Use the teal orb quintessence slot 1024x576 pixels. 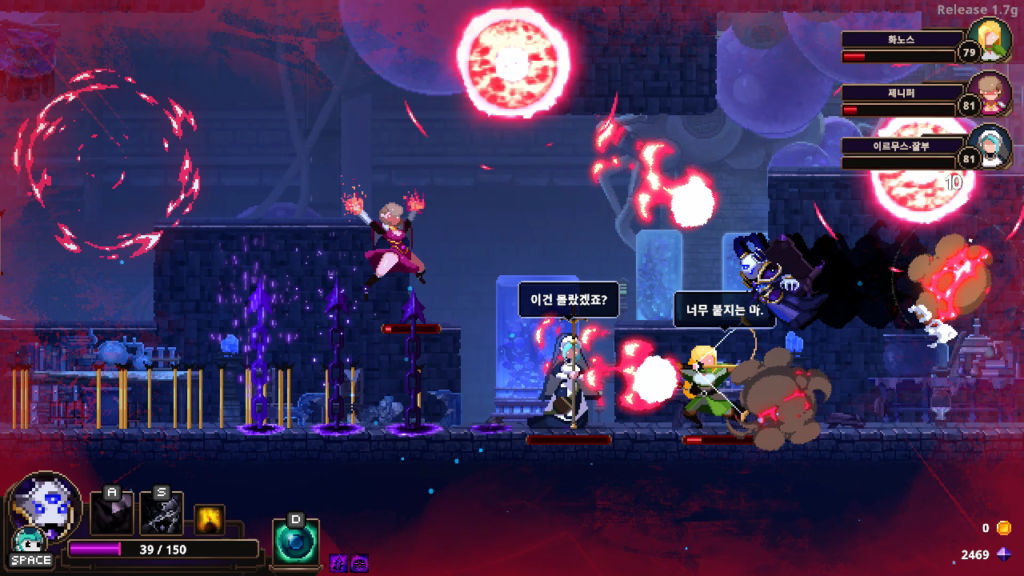tap(296, 542)
